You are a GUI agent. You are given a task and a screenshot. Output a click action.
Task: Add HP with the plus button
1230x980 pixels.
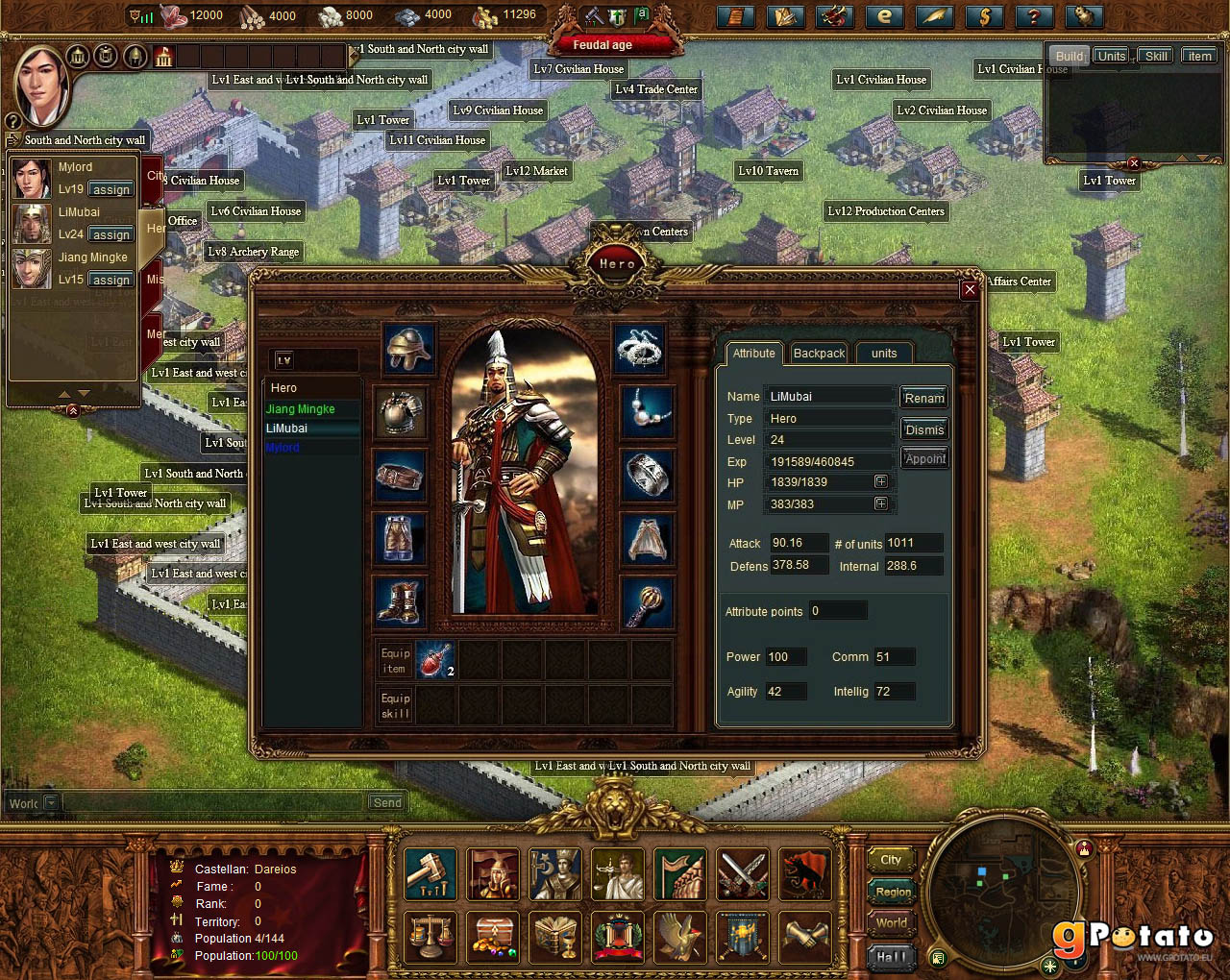[880, 481]
